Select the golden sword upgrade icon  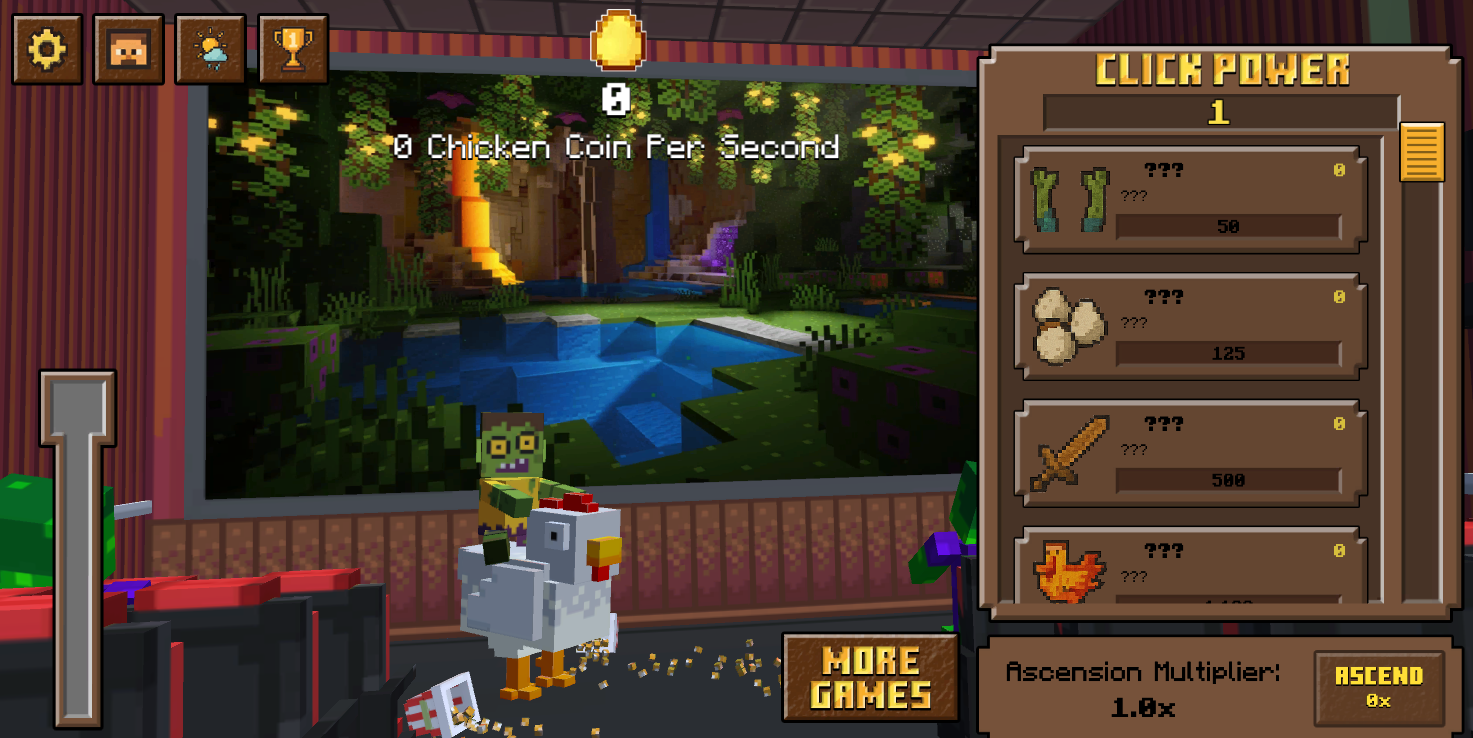(x=1068, y=451)
